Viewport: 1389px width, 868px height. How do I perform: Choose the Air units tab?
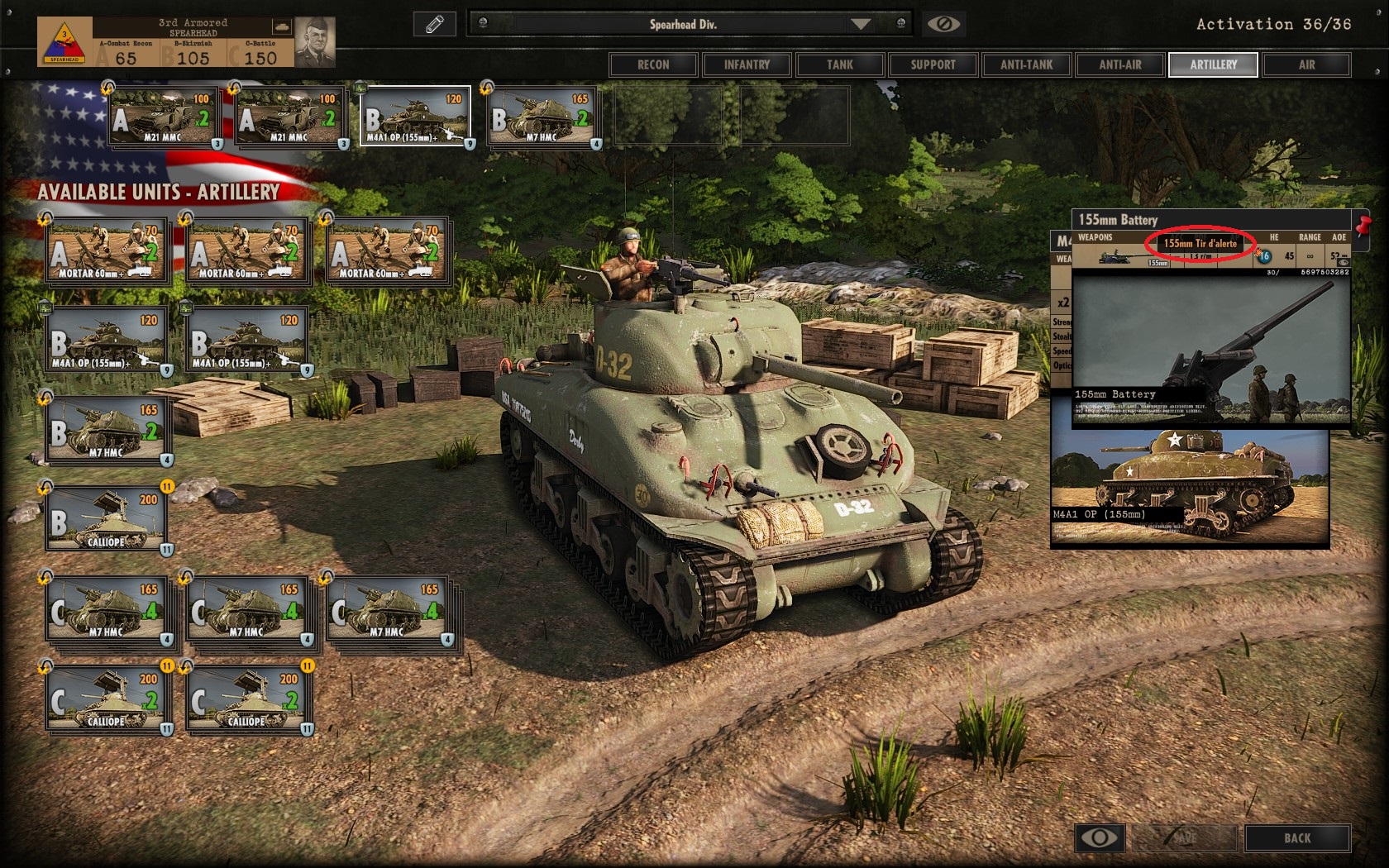pyautogui.click(x=1306, y=64)
